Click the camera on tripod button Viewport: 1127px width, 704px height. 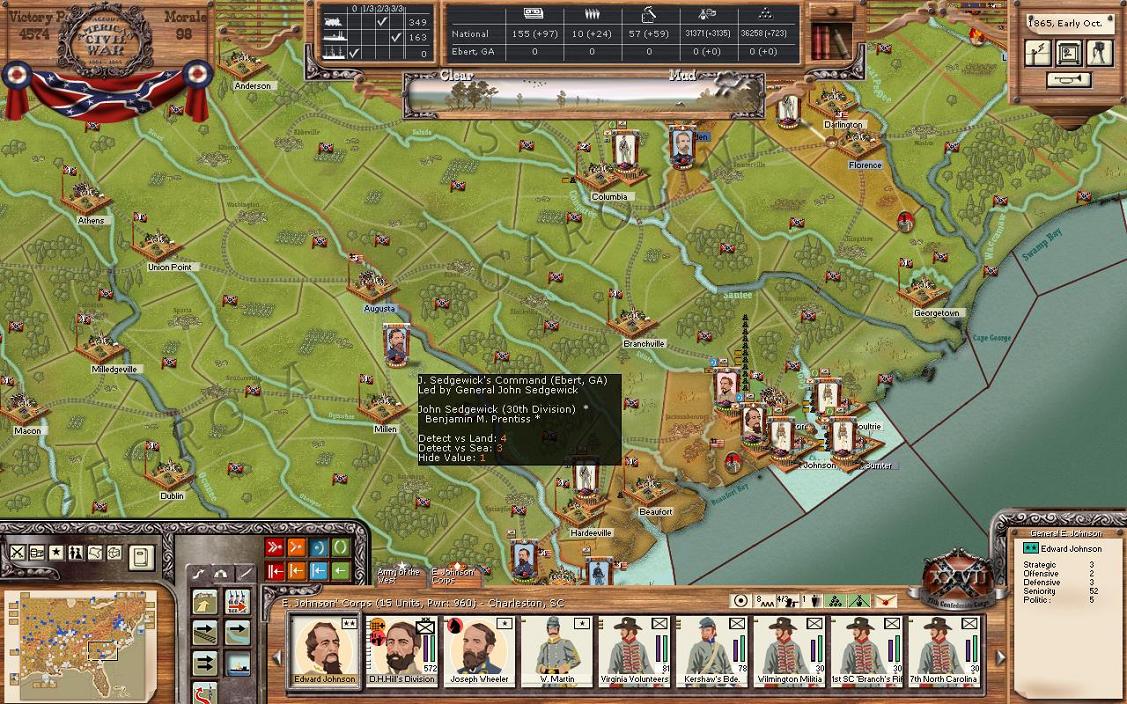(x=1099, y=54)
